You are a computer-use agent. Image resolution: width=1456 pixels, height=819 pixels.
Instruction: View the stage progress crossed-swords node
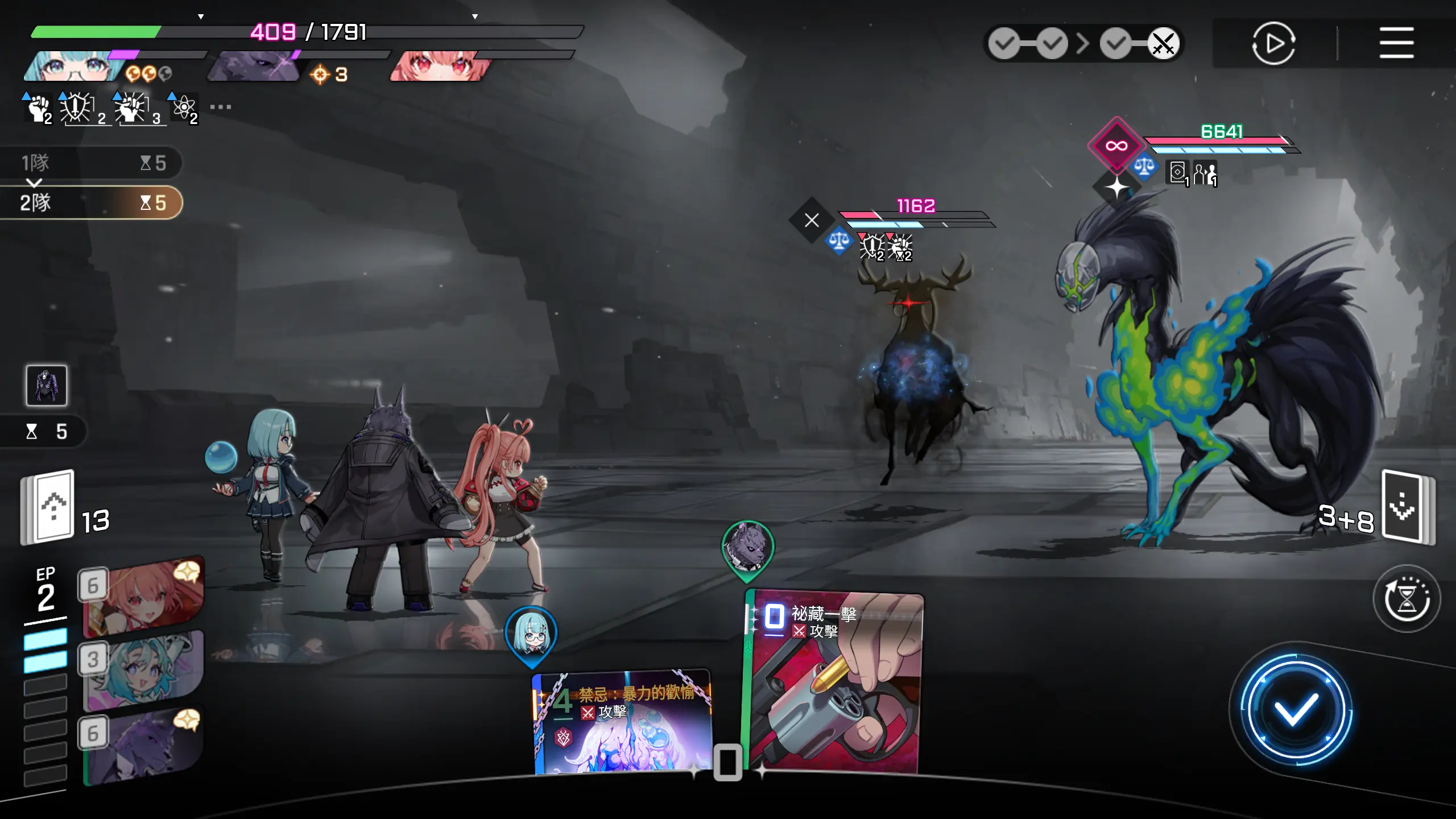point(1163,44)
